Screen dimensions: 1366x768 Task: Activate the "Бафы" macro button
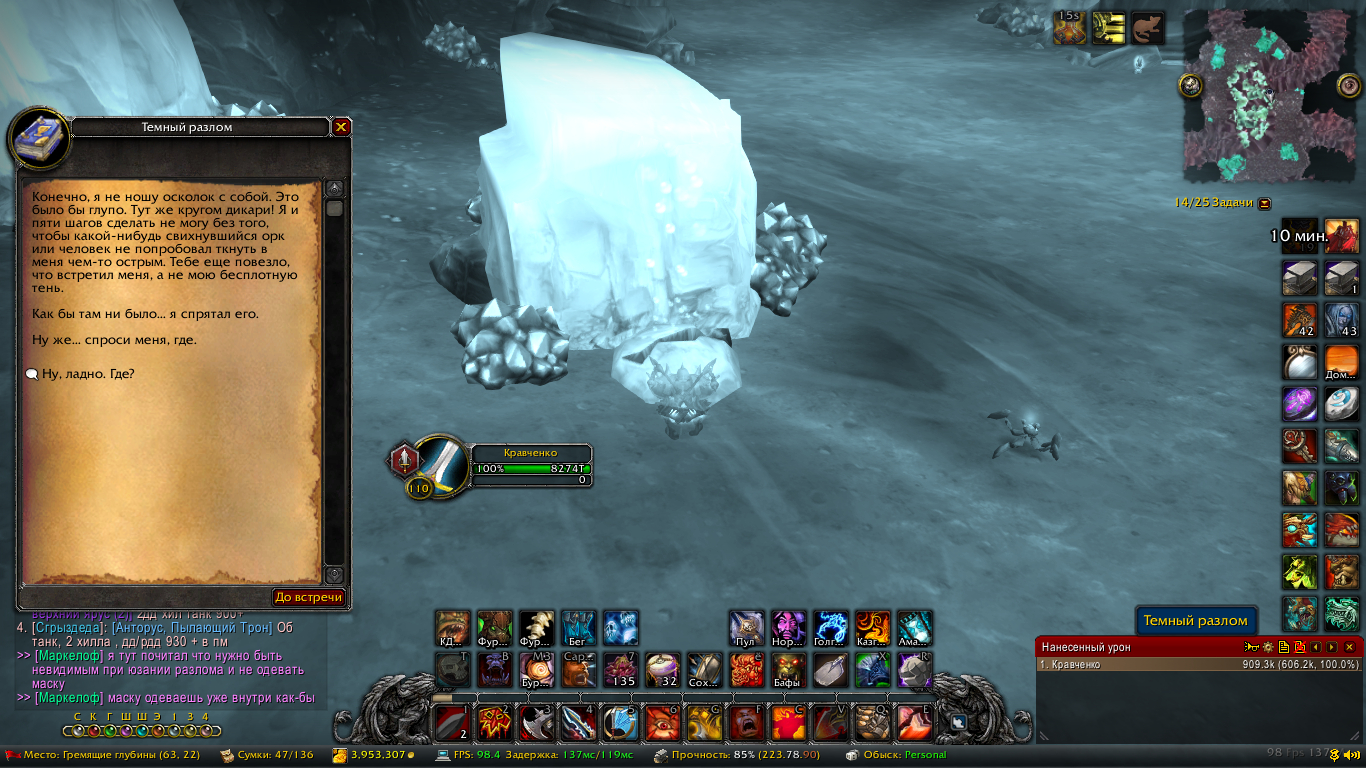[788, 670]
